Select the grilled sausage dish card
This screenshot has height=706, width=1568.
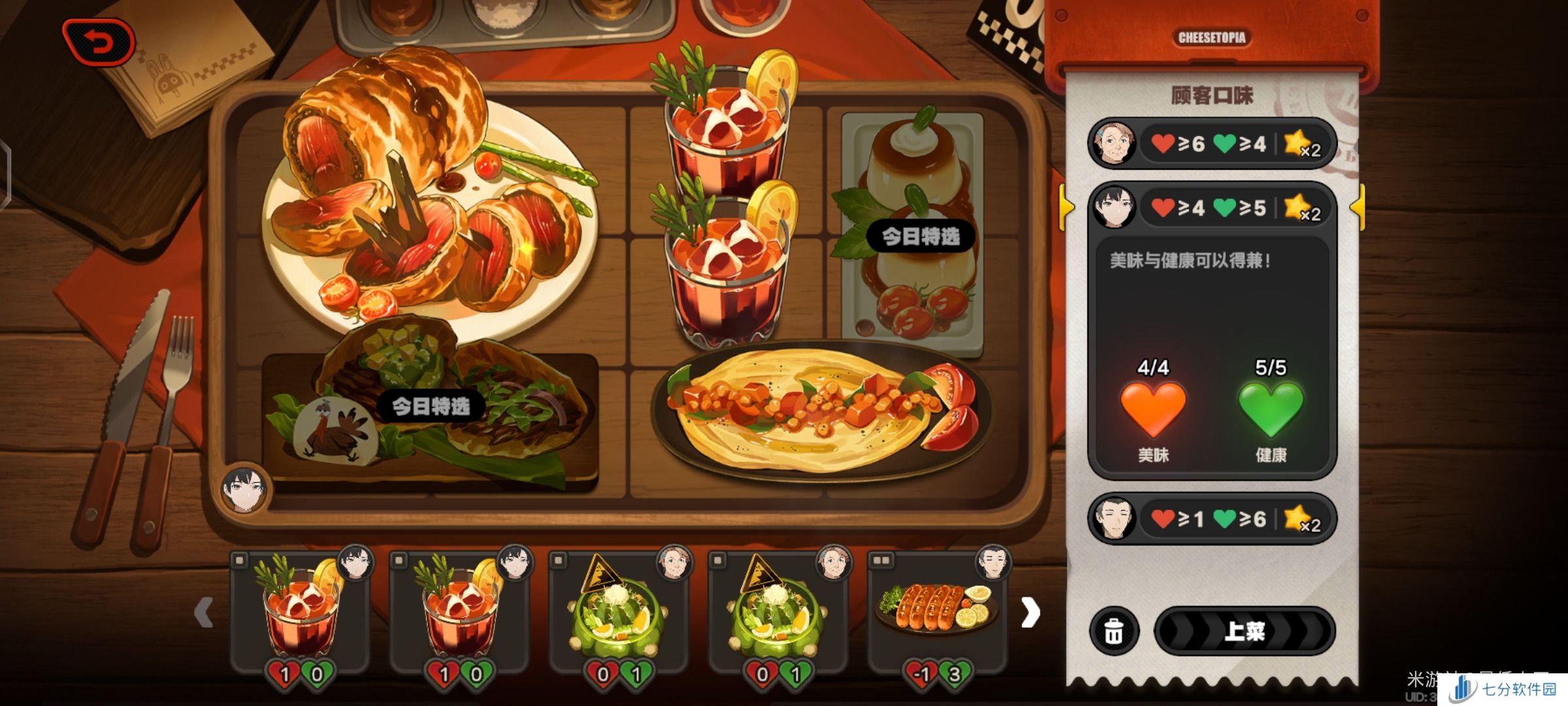tap(938, 611)
